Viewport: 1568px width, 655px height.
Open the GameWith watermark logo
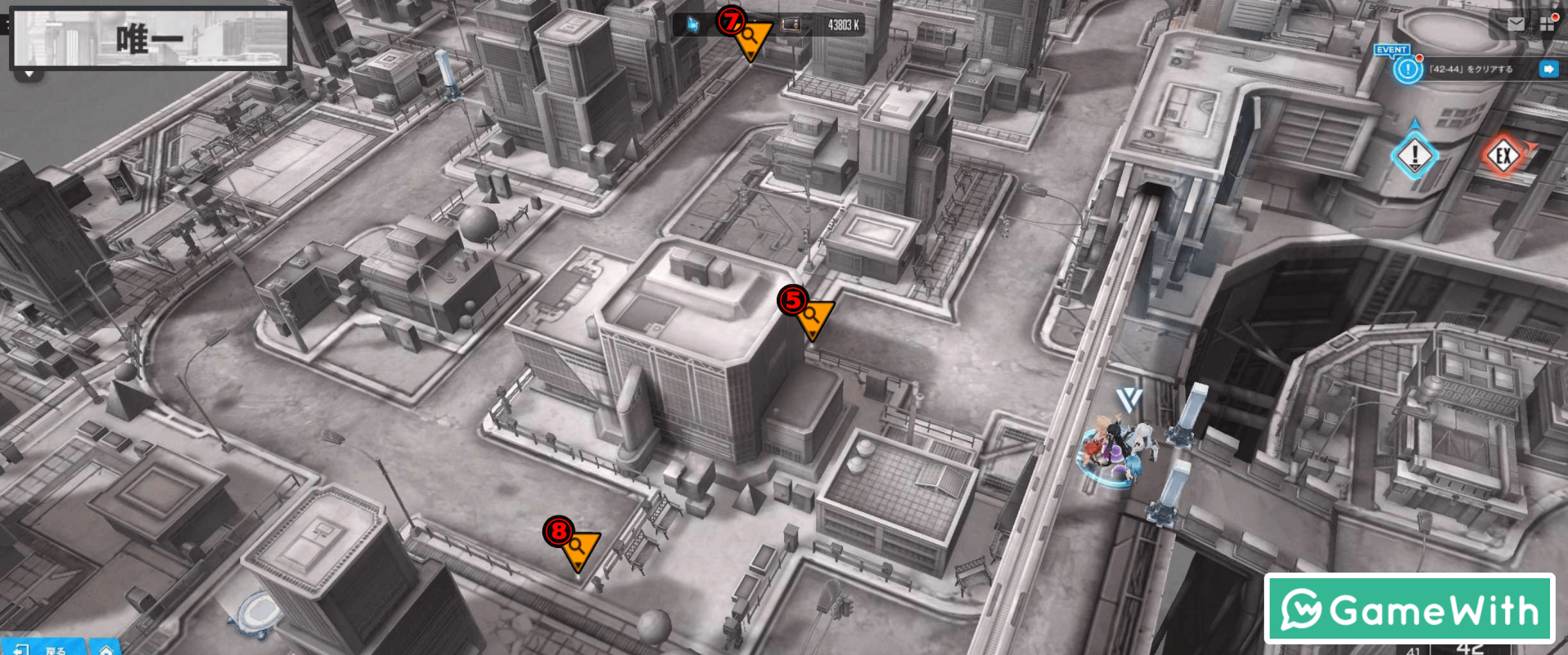tap(1409, 609)
